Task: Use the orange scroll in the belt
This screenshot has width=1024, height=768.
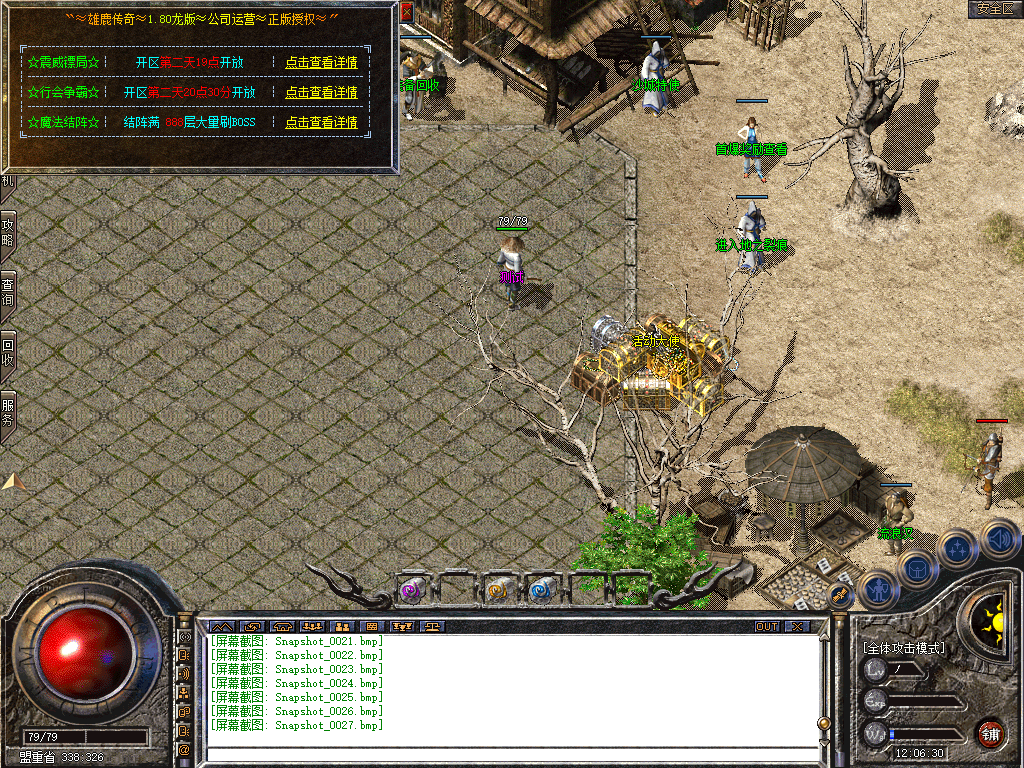Action: 497,591
